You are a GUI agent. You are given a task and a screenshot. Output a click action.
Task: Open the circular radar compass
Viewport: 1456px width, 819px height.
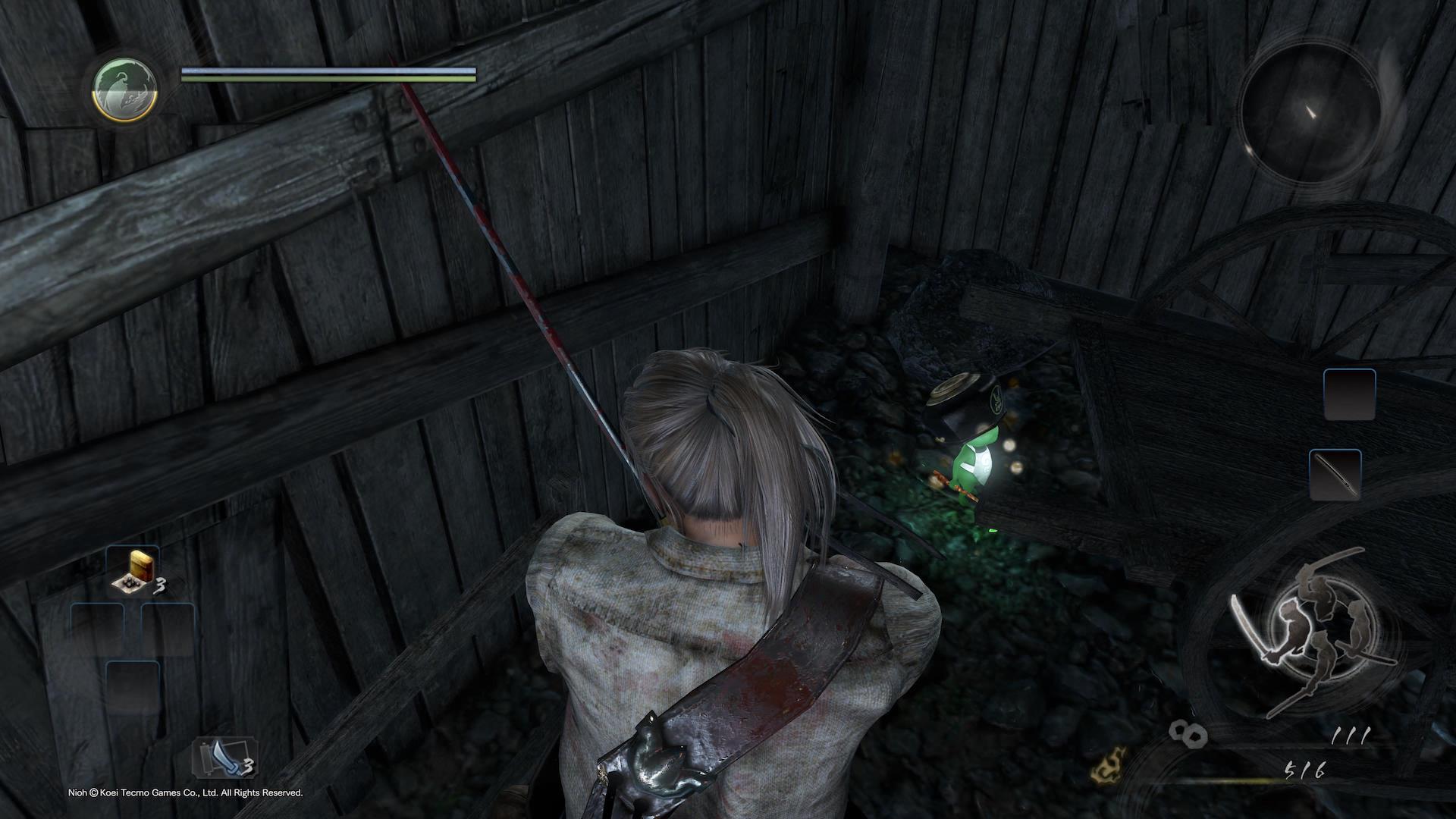[1310, 114]
